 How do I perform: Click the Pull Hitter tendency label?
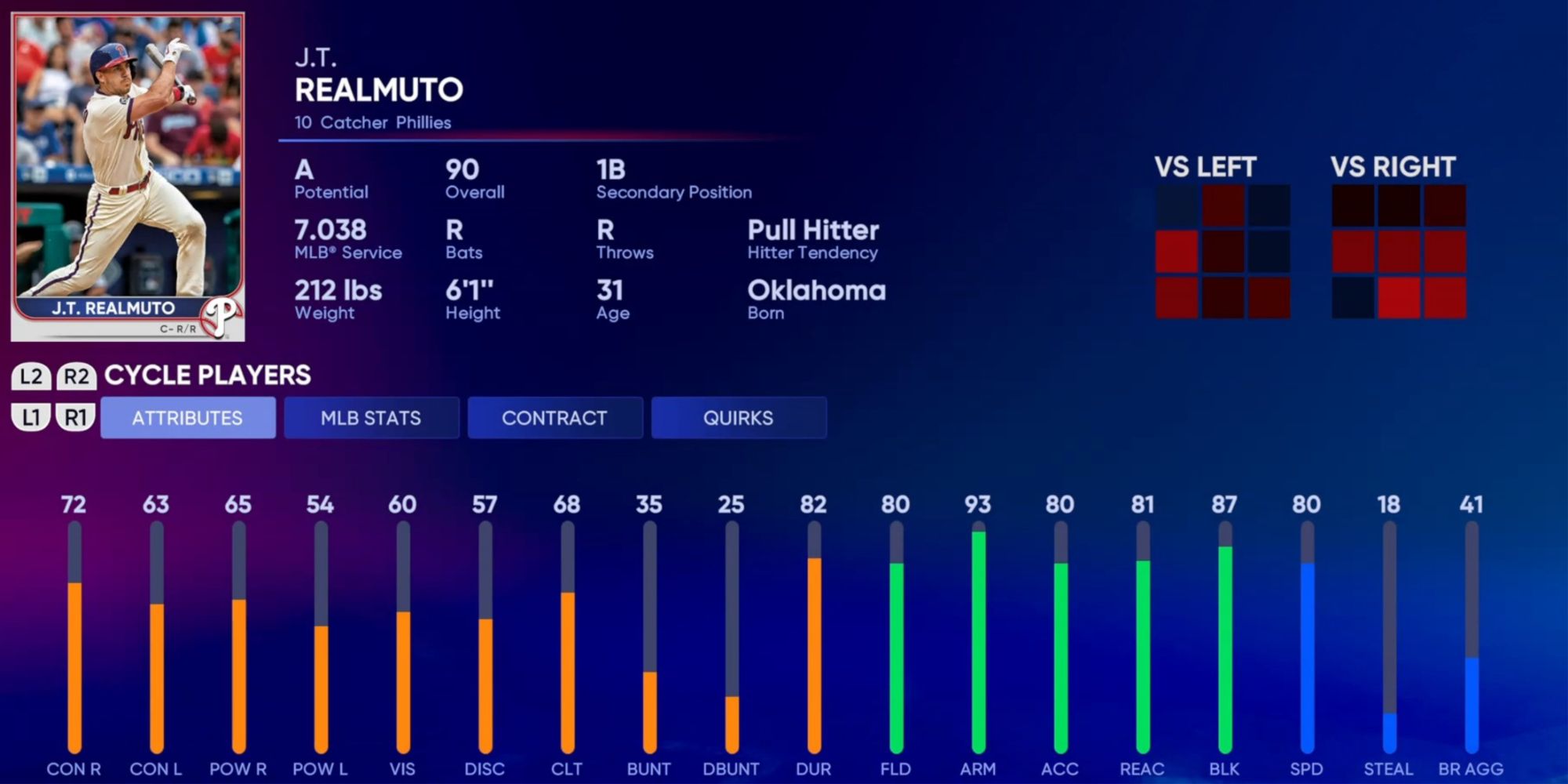point(813,230)
